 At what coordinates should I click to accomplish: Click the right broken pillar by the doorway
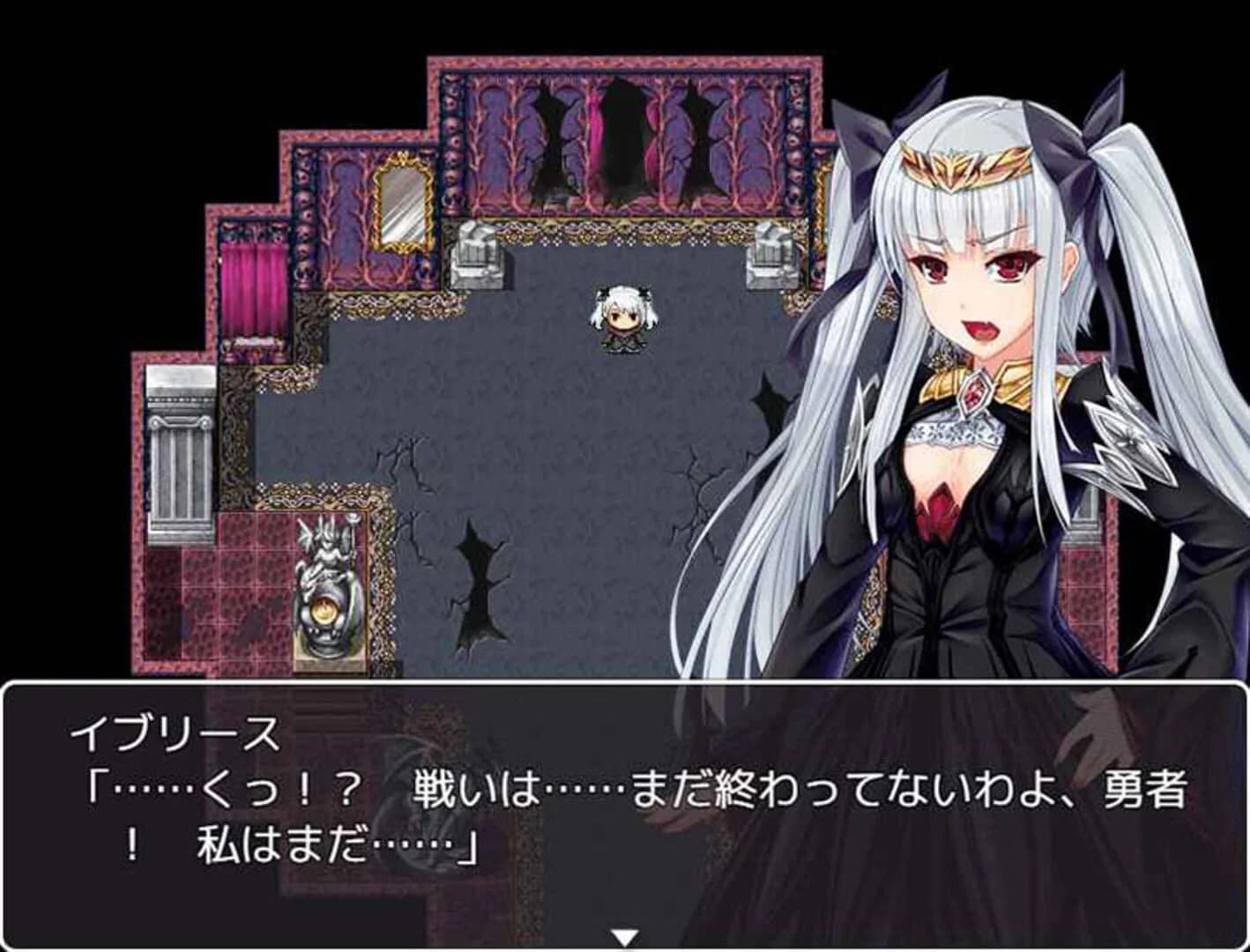coord(770,256)
